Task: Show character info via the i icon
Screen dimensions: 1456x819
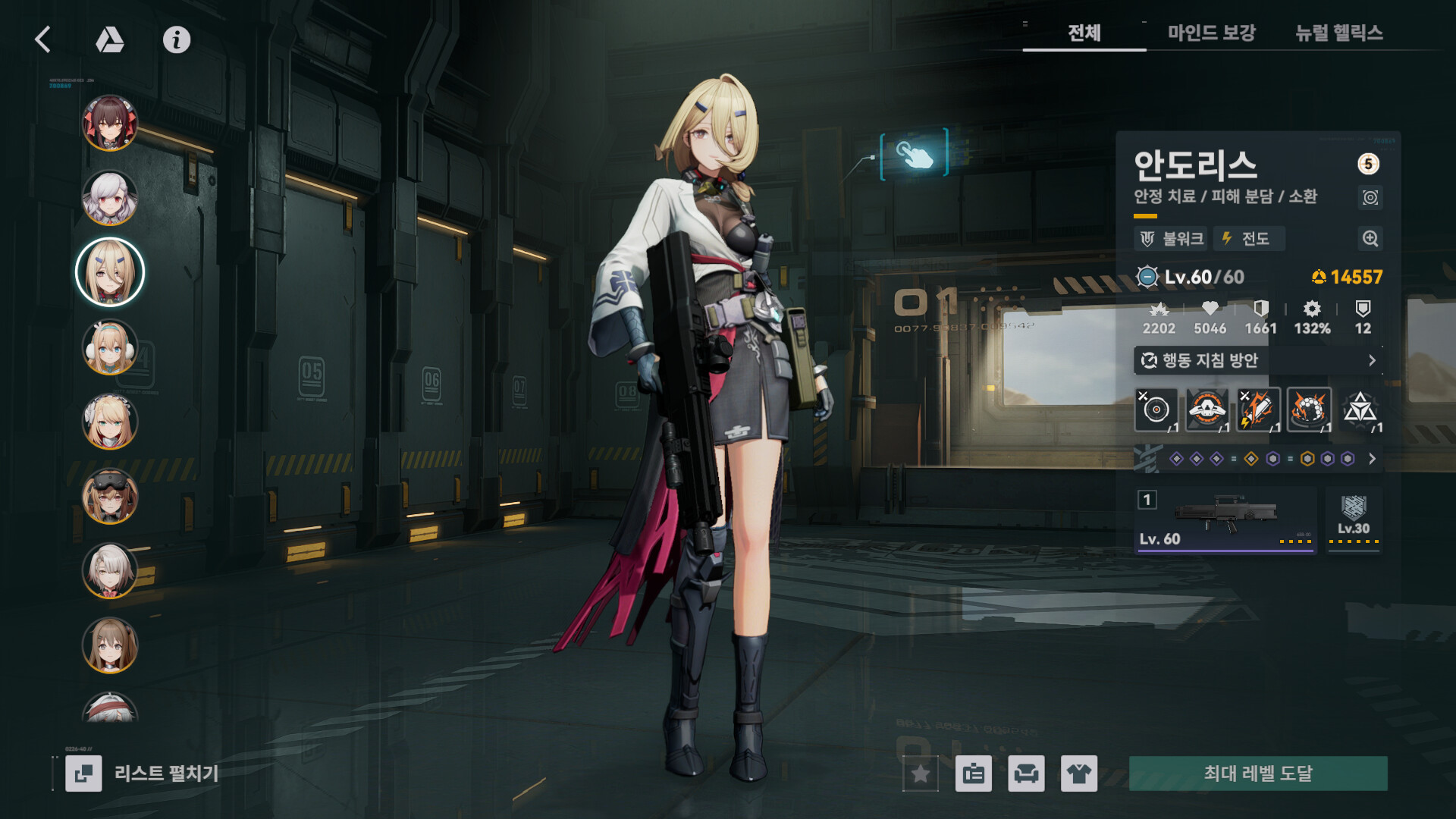Action: click(x=177, y=39)
